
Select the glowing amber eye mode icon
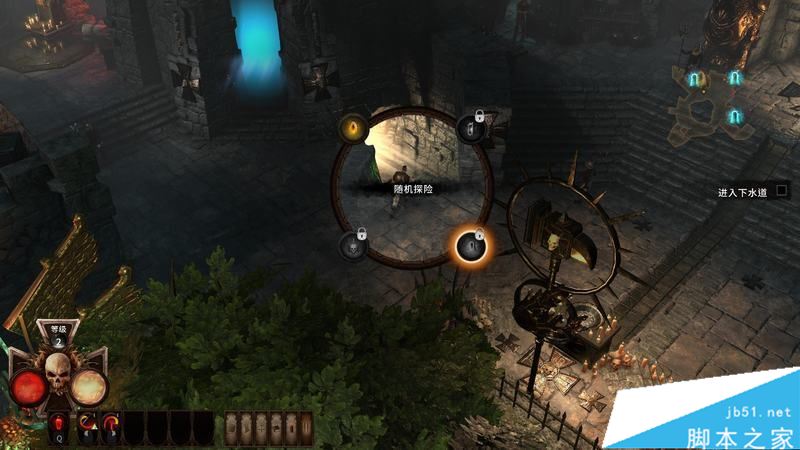coord(351,127)
